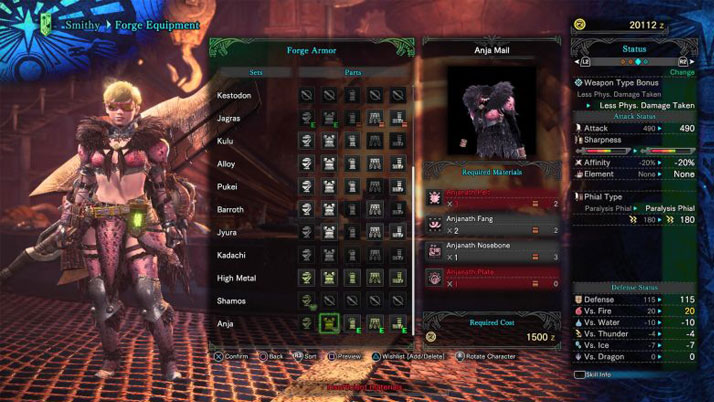The width and height of the screenshot is (714, 402).
Task: Select the Kulu armor set row
Action: [x=226, y=141]
